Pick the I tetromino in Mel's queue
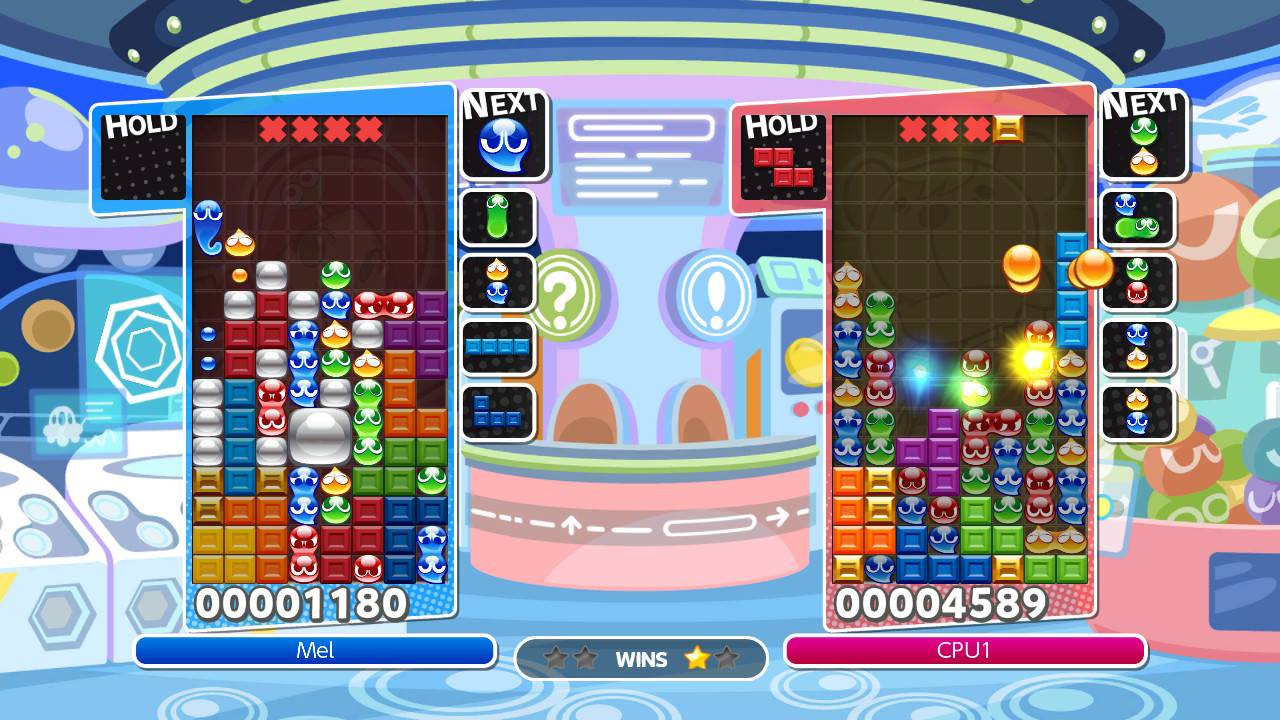The image size is (1280, 720). [498, 347]
